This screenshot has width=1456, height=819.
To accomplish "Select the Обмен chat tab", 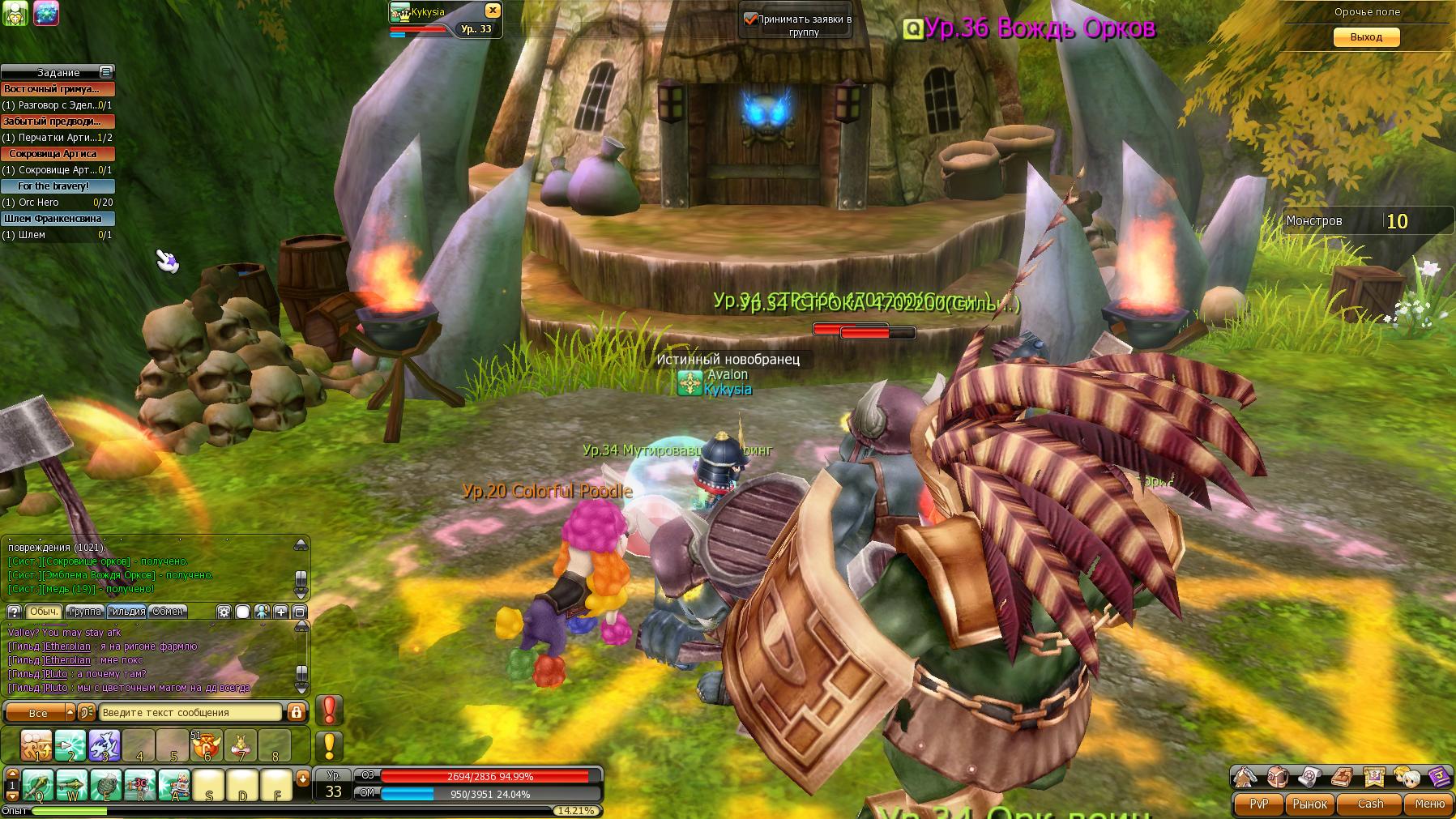I will [x=168, y=612].
